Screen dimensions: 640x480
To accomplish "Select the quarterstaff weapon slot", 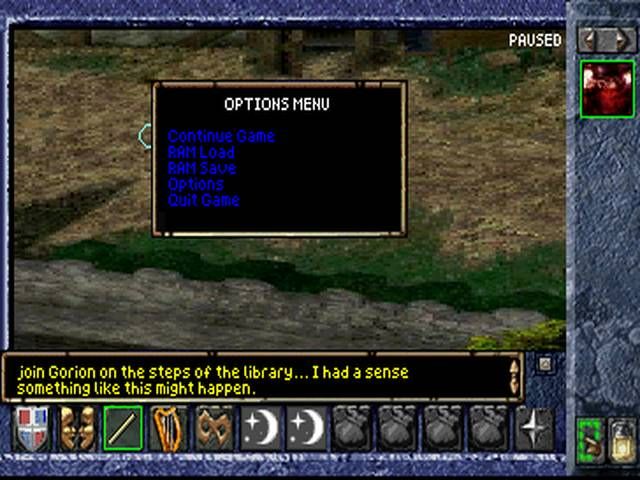I will point(123,428).
